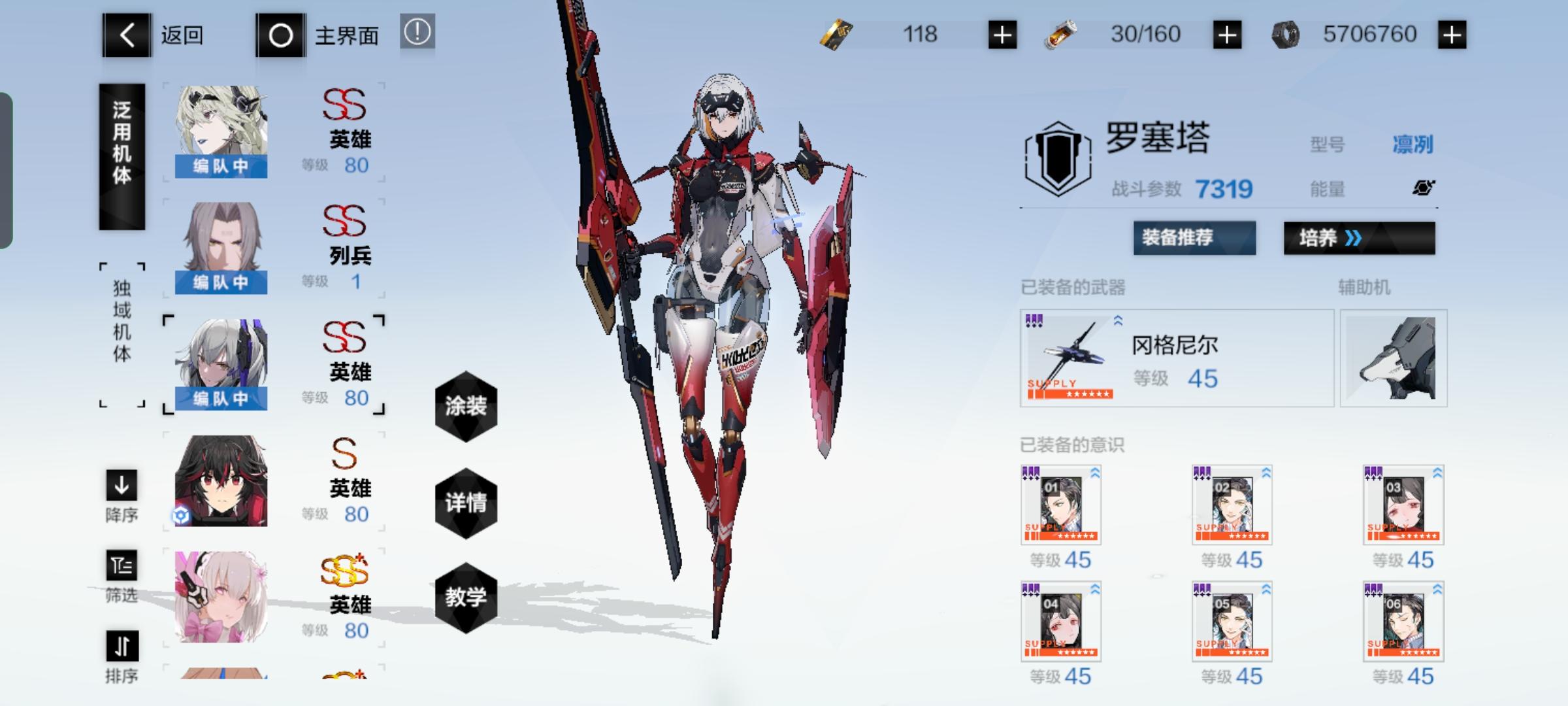Click the energy hexagon icon next to 能量

(x=1423, y=188)
